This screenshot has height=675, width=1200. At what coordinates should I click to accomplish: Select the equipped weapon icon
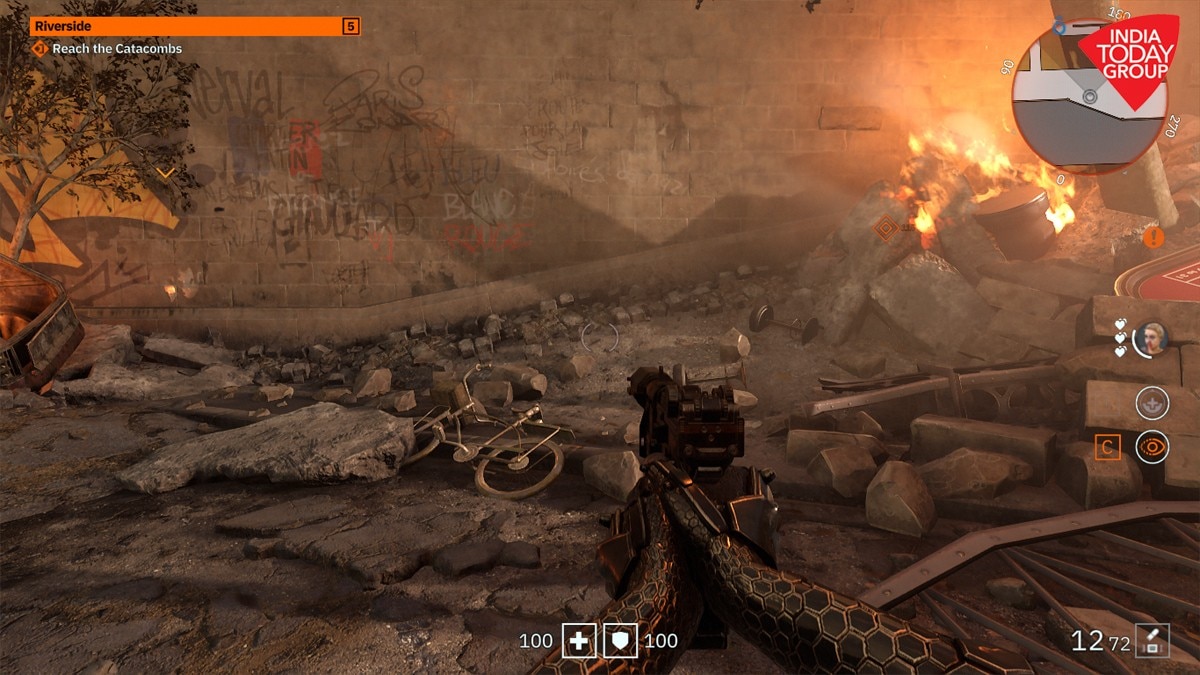1152,641
